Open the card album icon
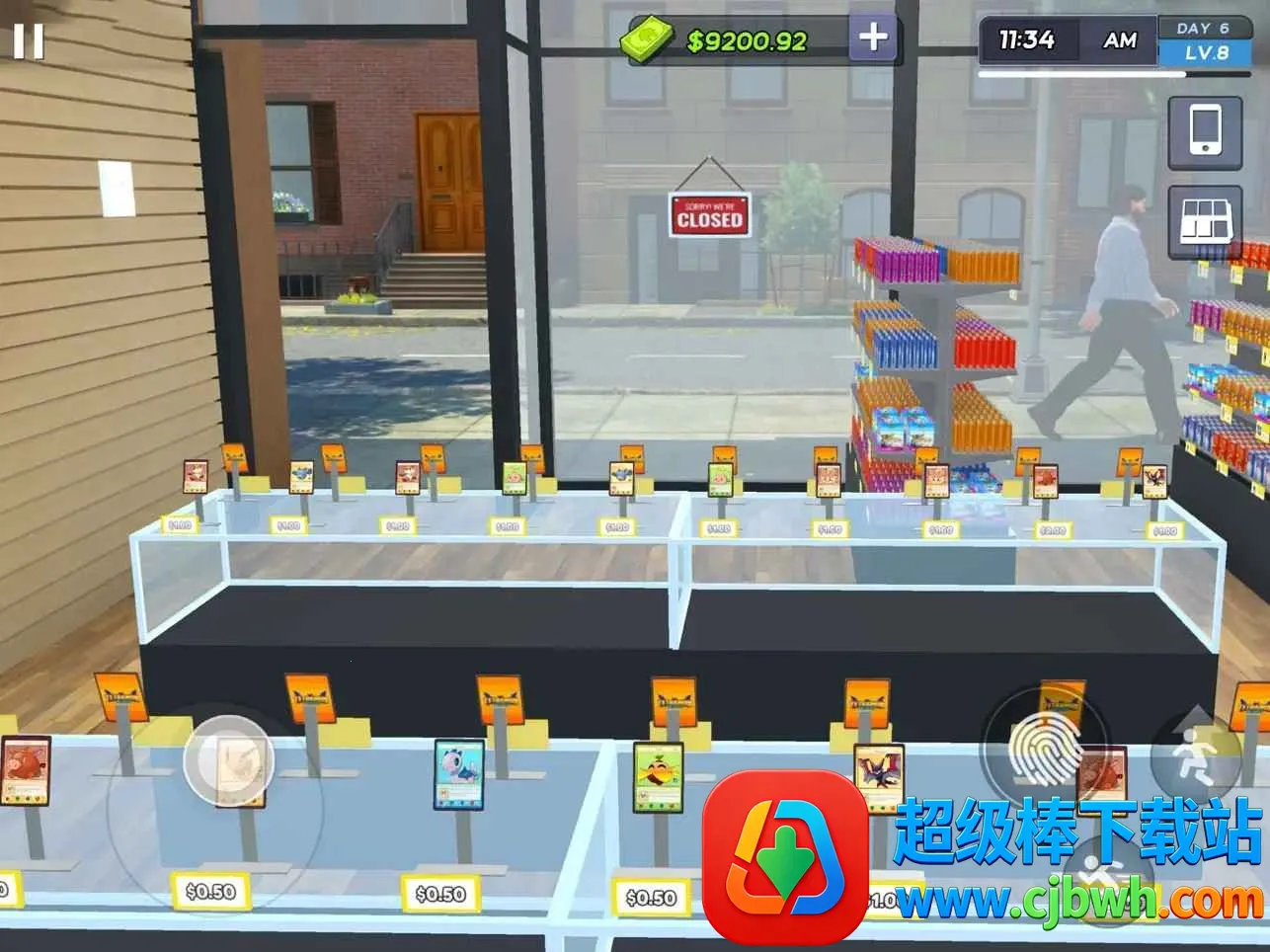The image size is (1270, 952). pyautogui.click(x=1205, y=219)
